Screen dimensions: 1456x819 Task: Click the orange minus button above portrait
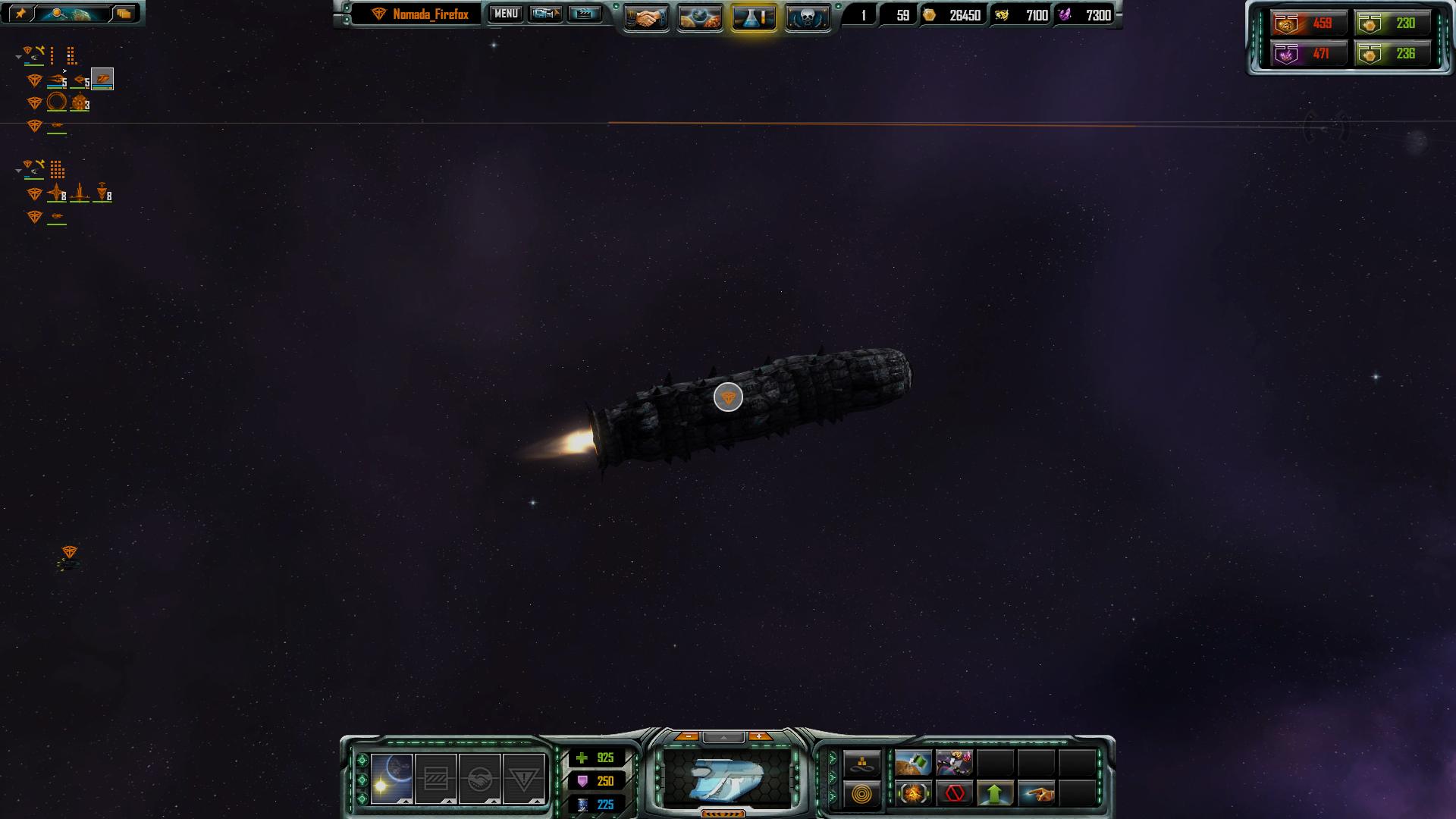[688, 736]
